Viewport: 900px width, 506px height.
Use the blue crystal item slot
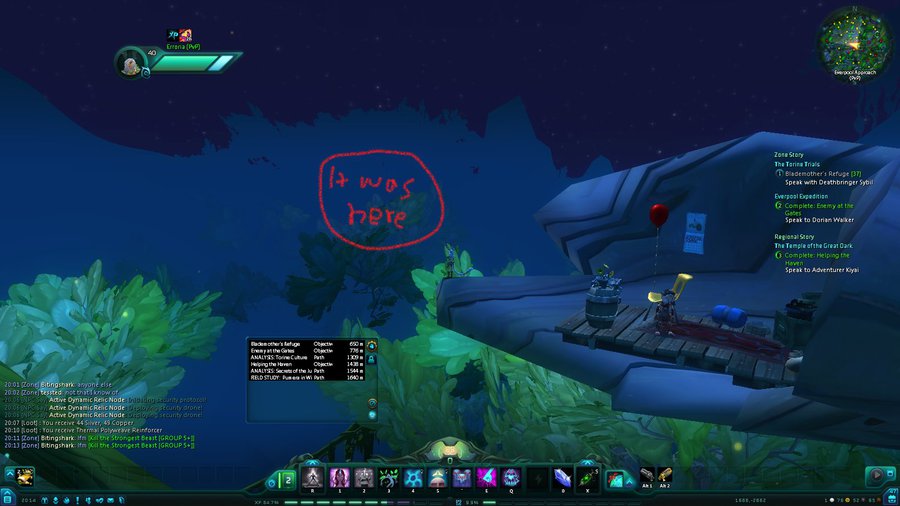(562, 478)
